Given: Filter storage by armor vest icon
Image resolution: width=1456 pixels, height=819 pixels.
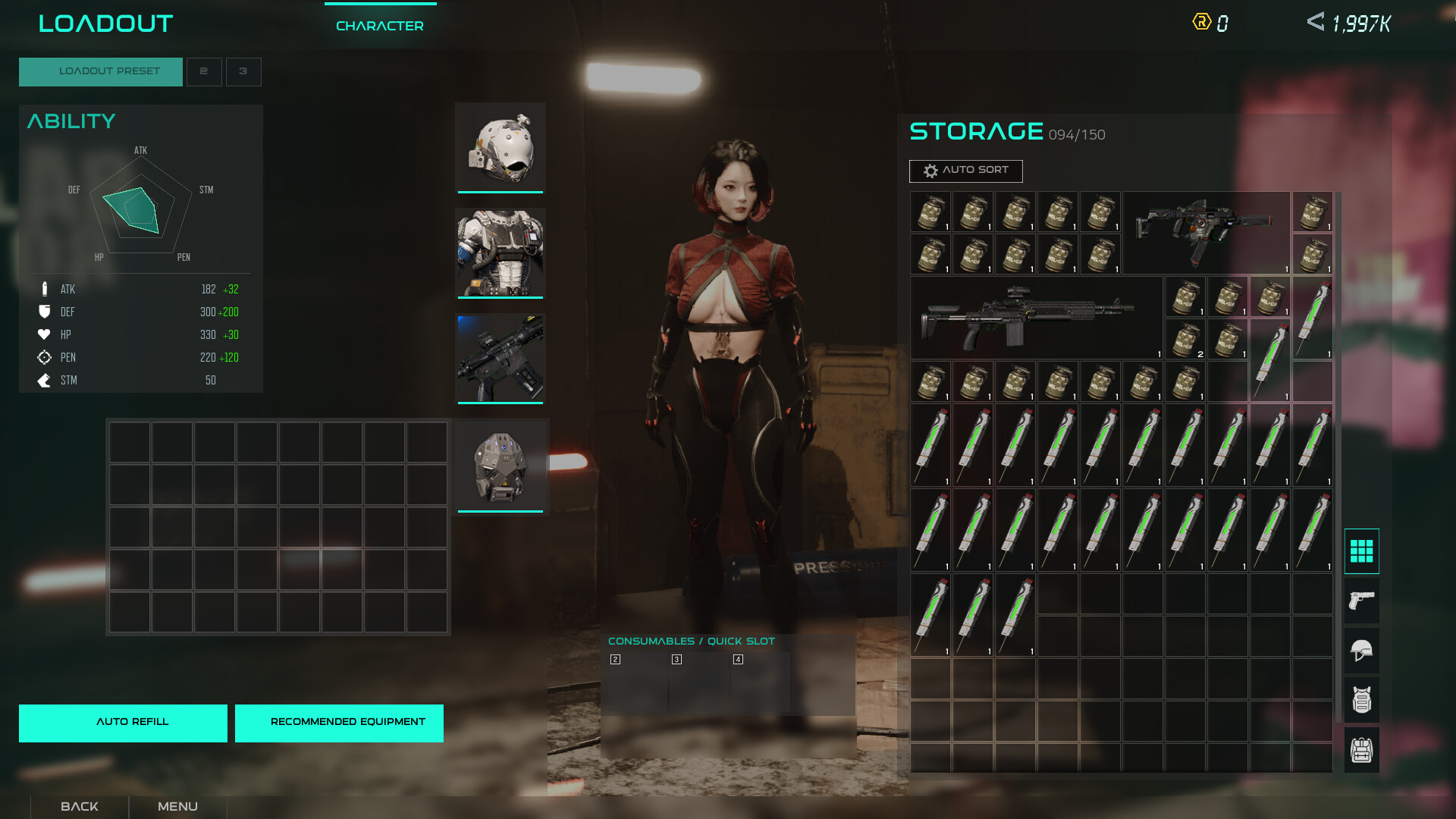Looking at the screenshot, I should (1361, 700).
